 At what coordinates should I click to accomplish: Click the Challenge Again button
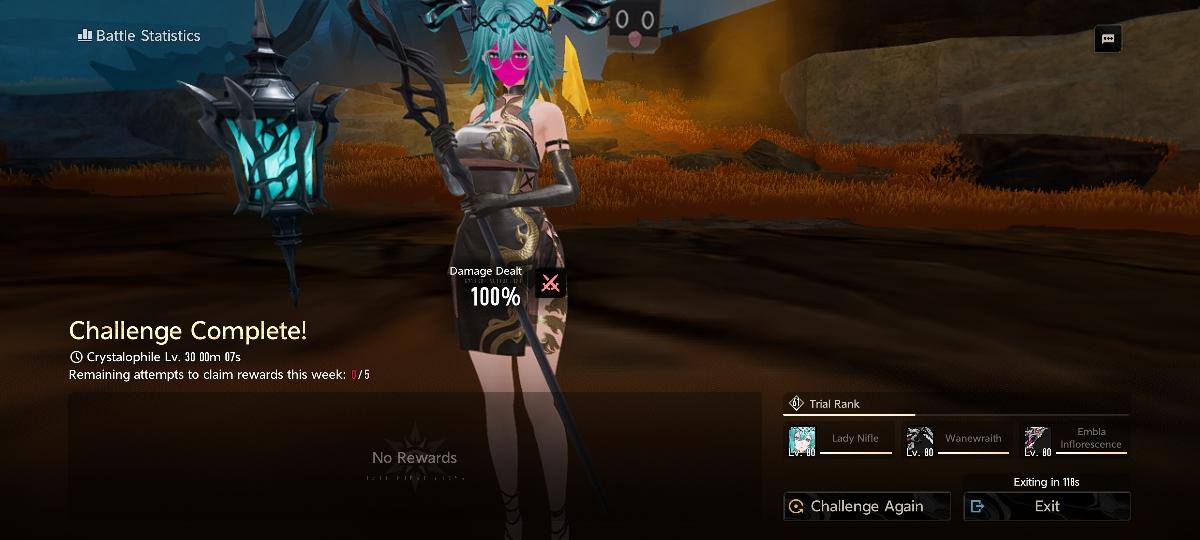(x=866, y=506)
